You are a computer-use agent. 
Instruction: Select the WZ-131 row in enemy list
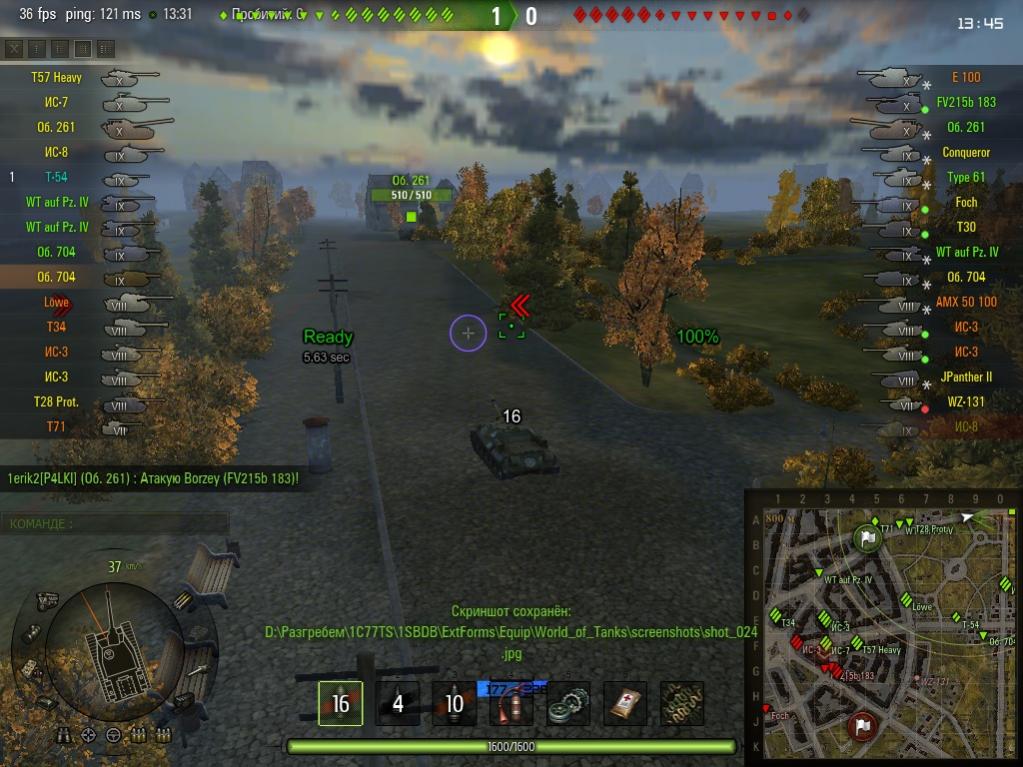tap(965, 402)
